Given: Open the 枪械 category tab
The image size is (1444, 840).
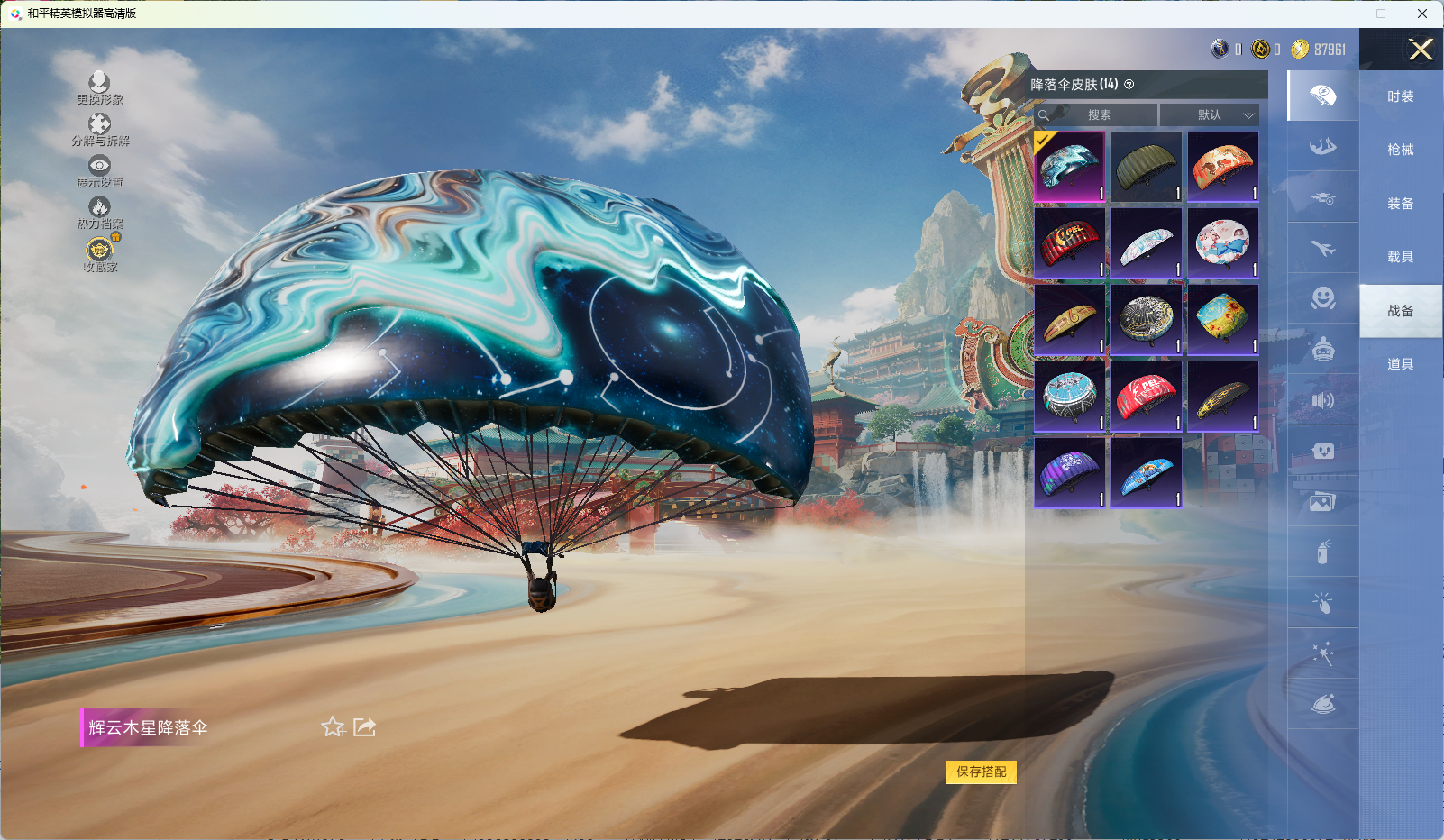Looking at the screenshot, I should 1400,150.
